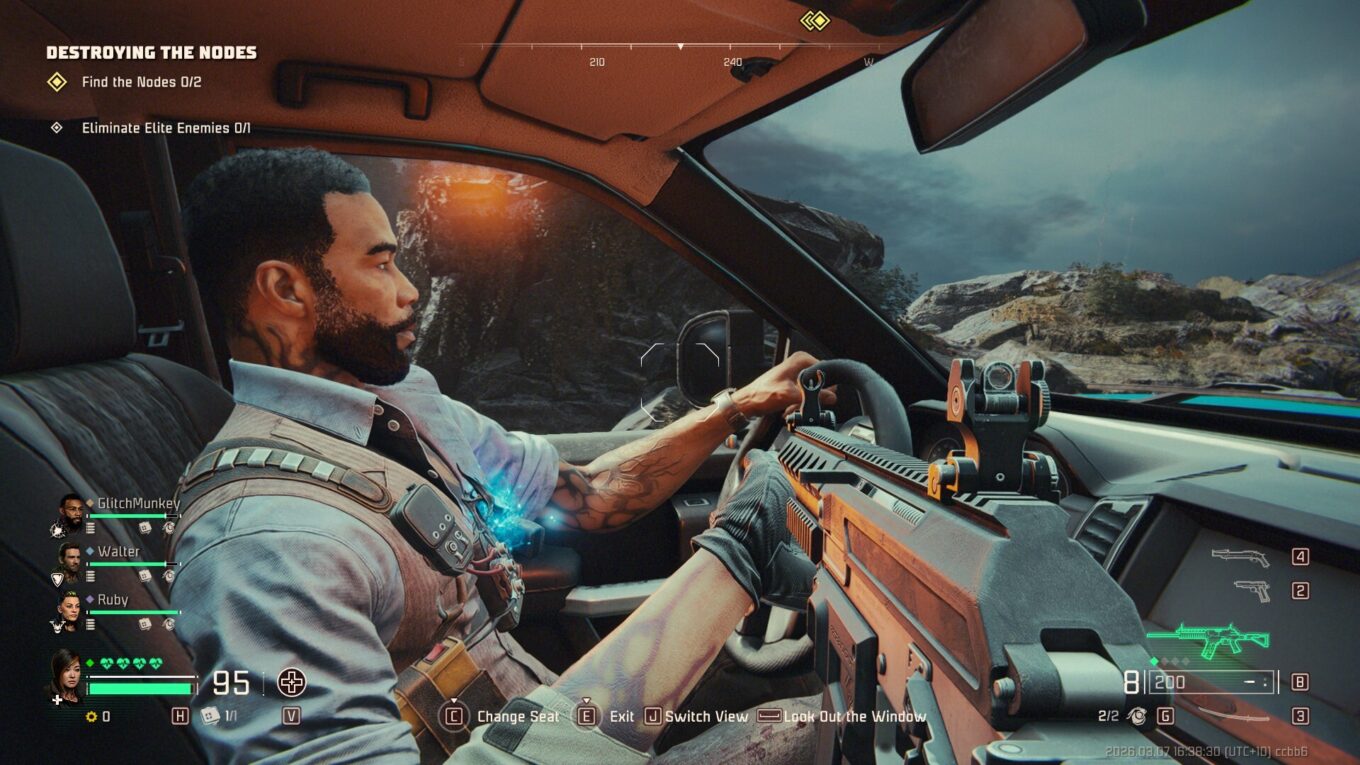Click the yellow objective marker on compass
This screenshot has width=1360, height=765.
(816, 20)
